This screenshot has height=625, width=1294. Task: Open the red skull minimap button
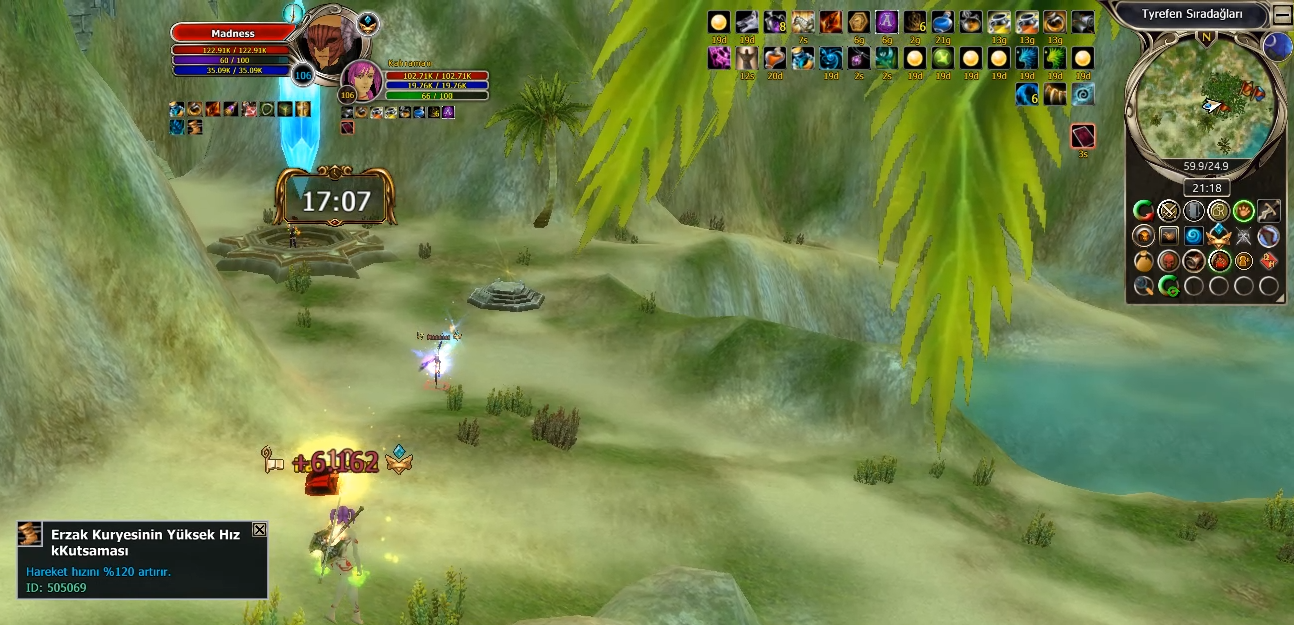[x=1168, y=261]
